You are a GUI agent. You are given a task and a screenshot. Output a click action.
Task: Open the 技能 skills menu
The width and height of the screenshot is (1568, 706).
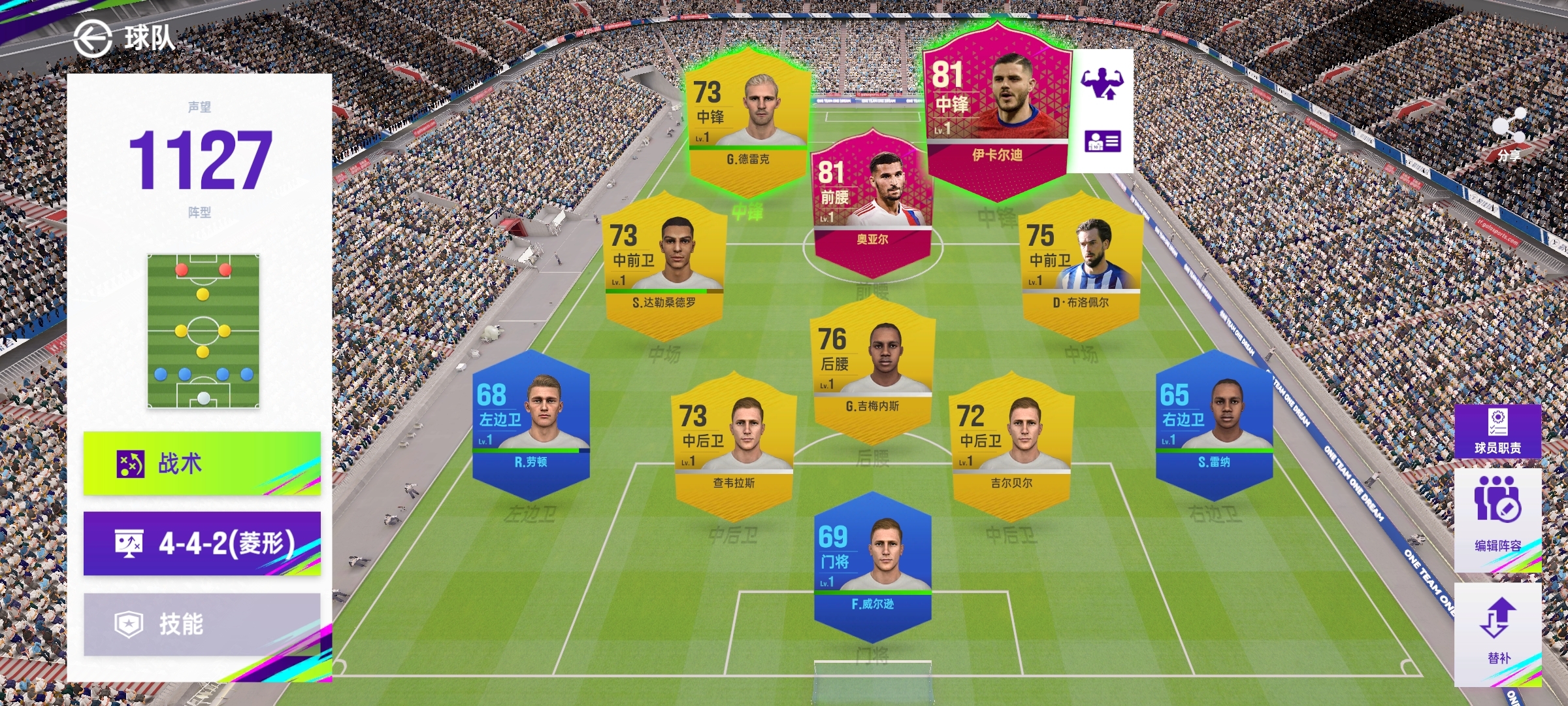pos(202,624)
